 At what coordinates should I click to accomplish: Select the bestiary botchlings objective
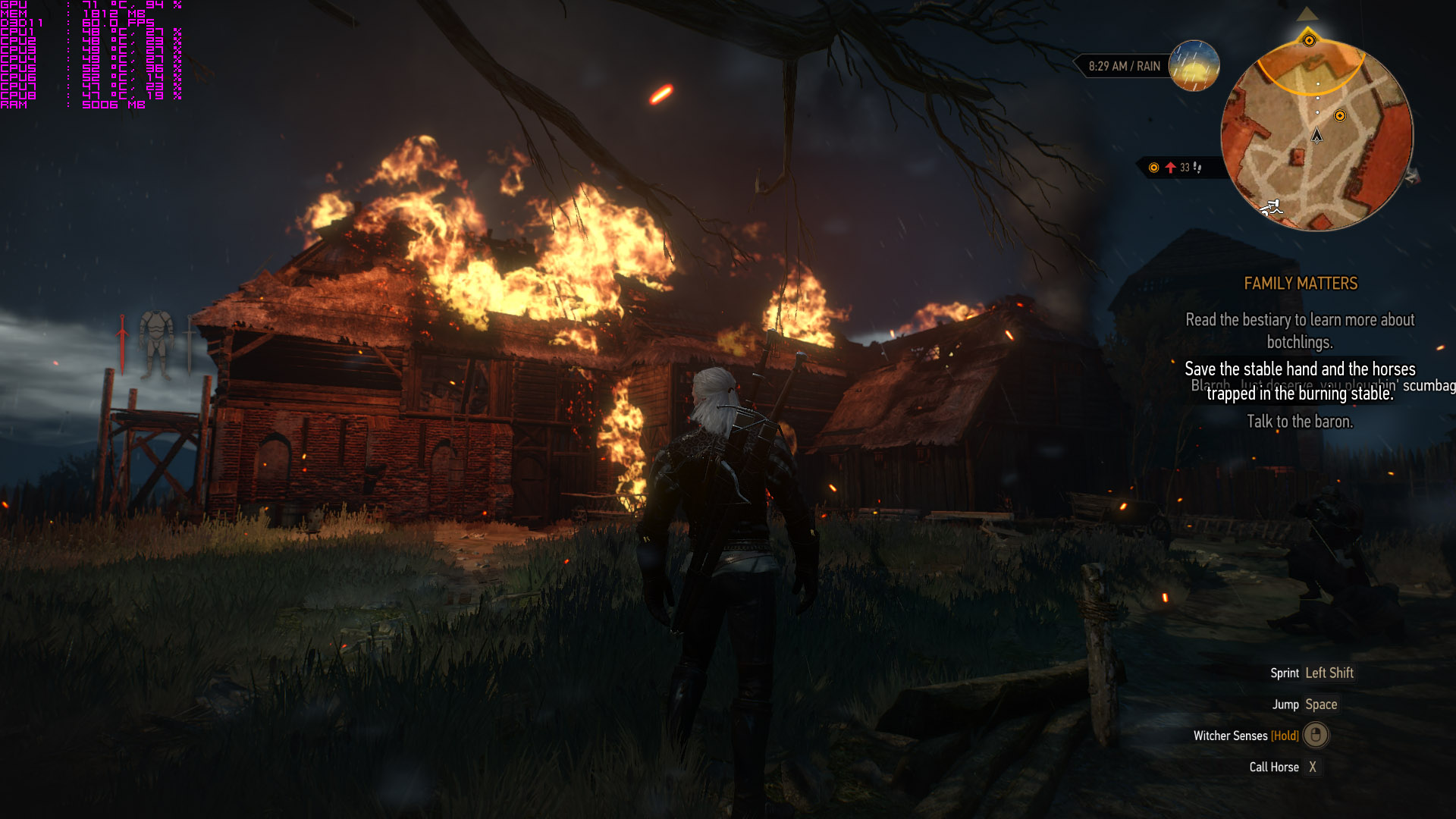coord(1300,331)
